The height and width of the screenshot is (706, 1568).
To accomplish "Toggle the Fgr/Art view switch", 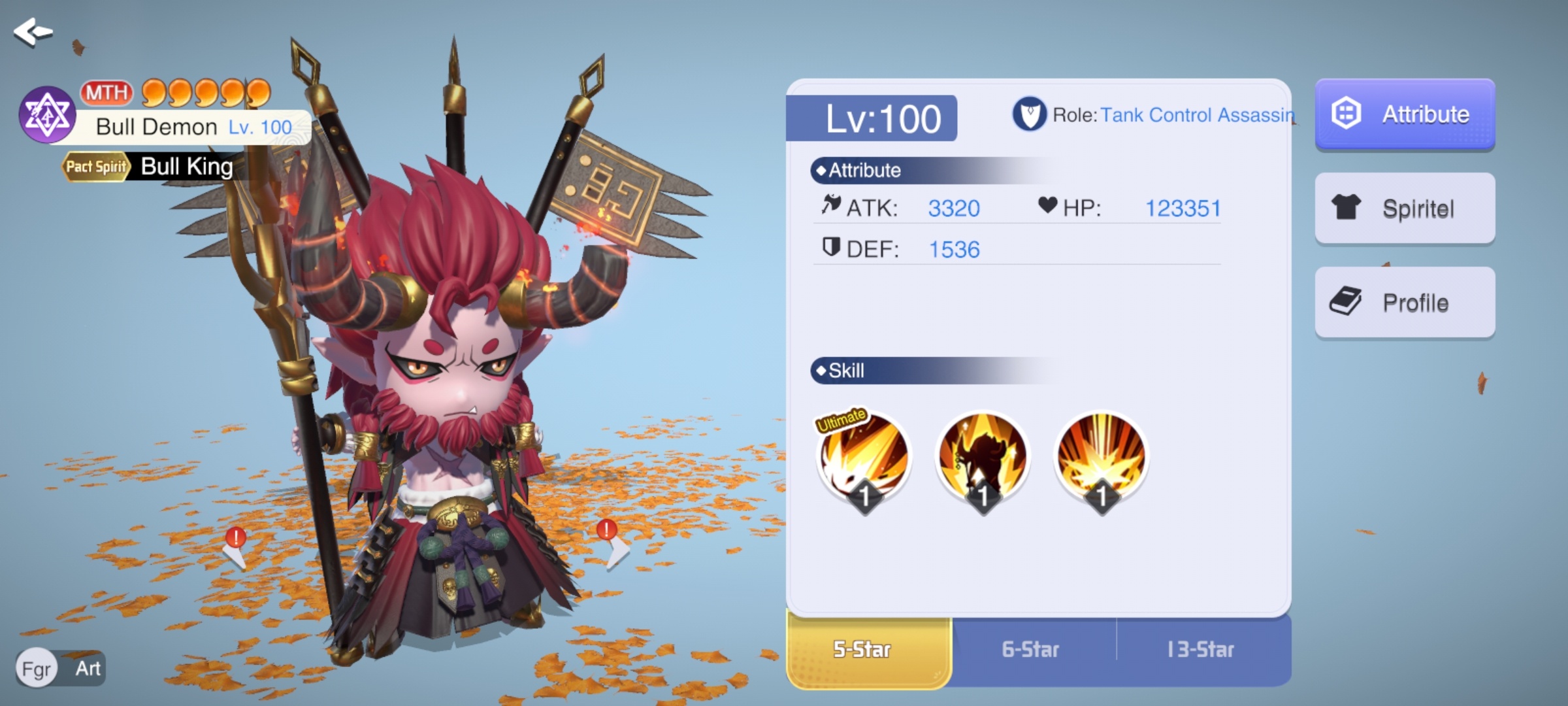I will 61,668.
